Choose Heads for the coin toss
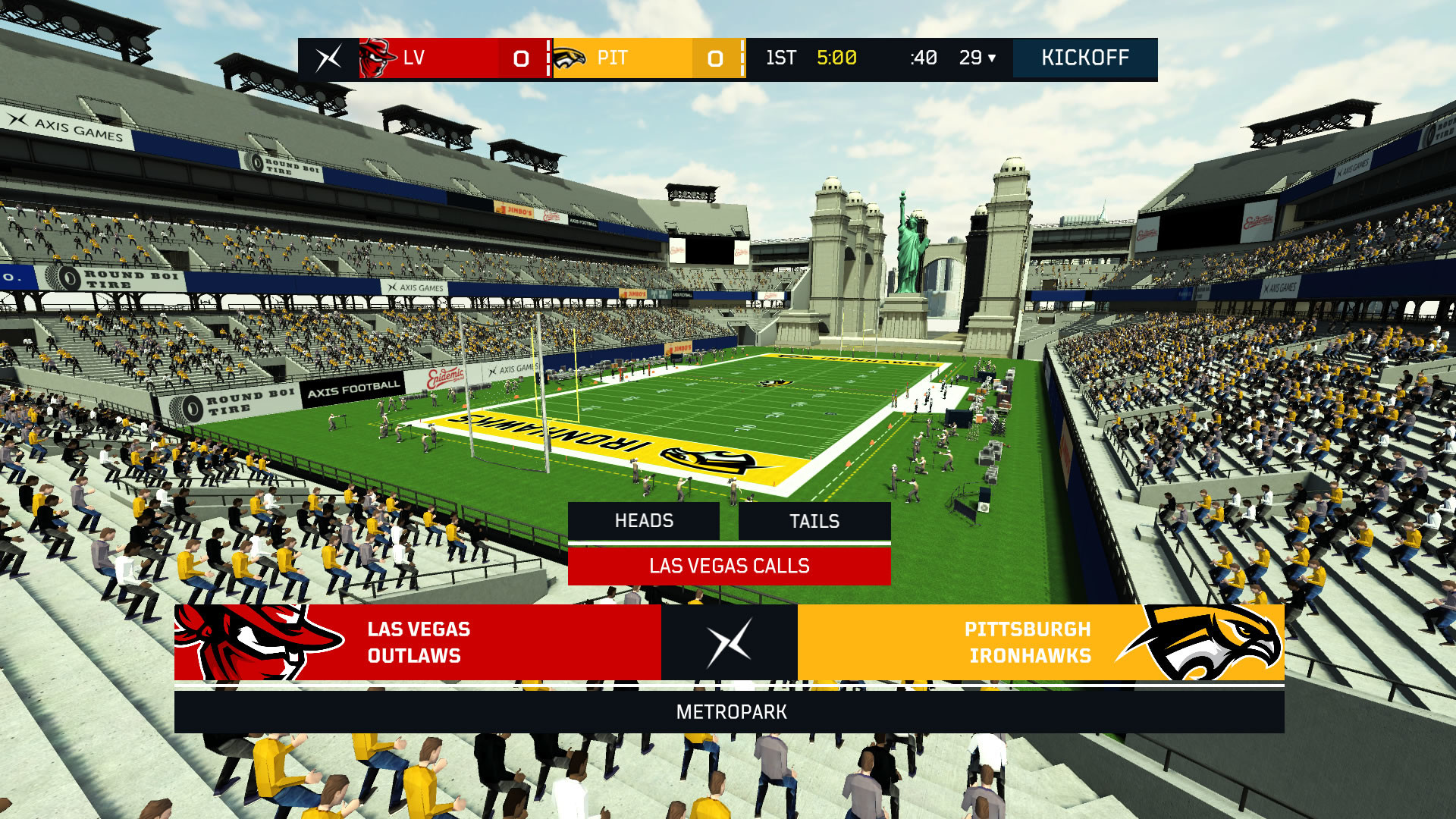Viewport: 1456px width, 819px height. coord(644,521)
